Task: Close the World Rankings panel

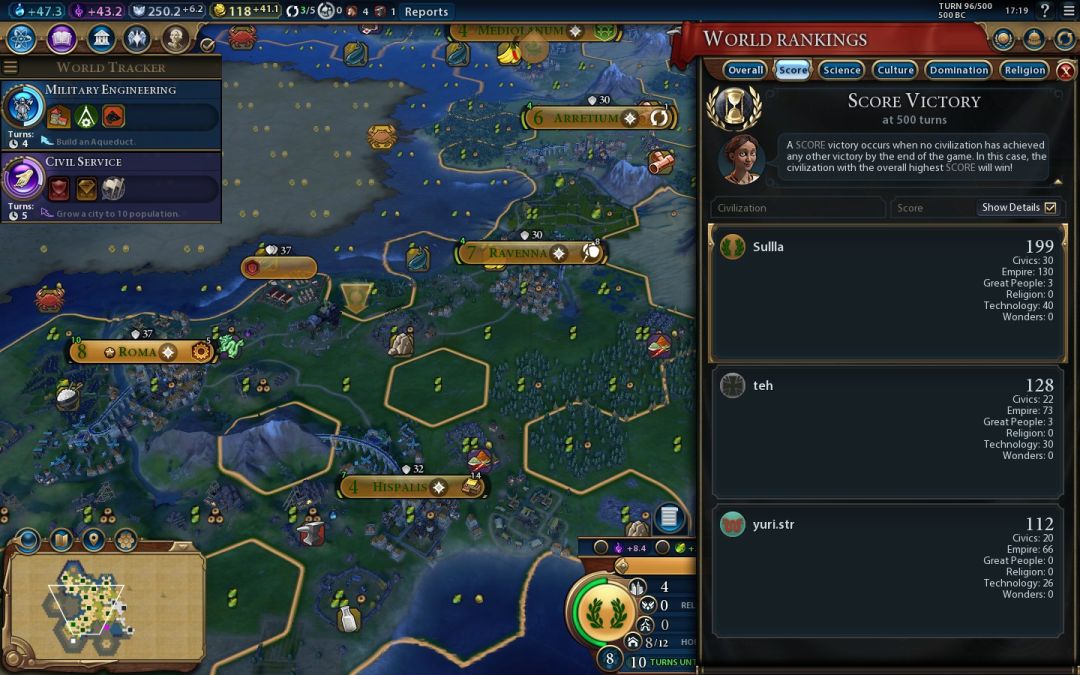Action: coord(1066,71)
